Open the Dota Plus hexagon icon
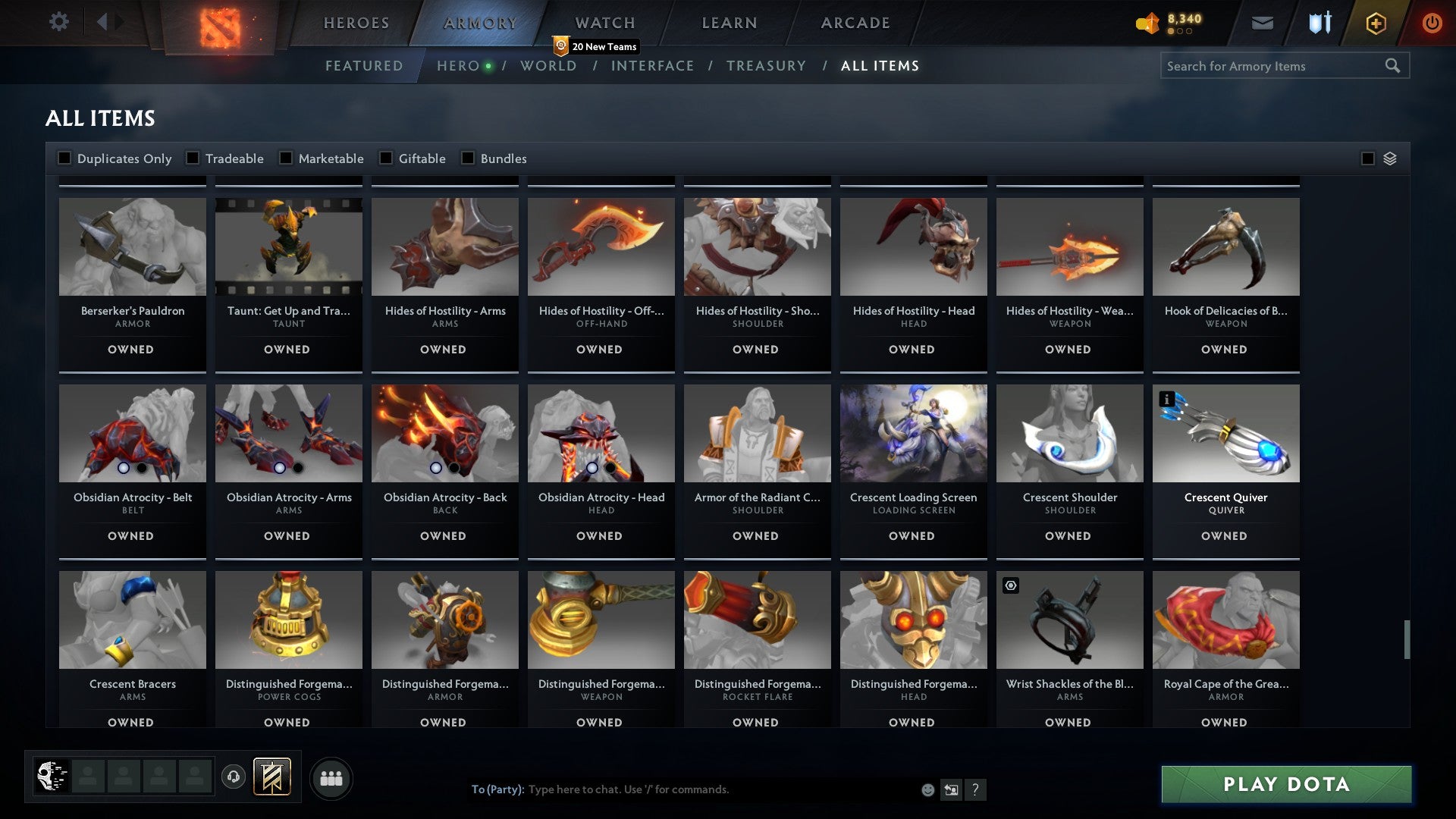The width and height of the screenshot is (1456, 819). pyautogui.click(x=1376, y=23)
